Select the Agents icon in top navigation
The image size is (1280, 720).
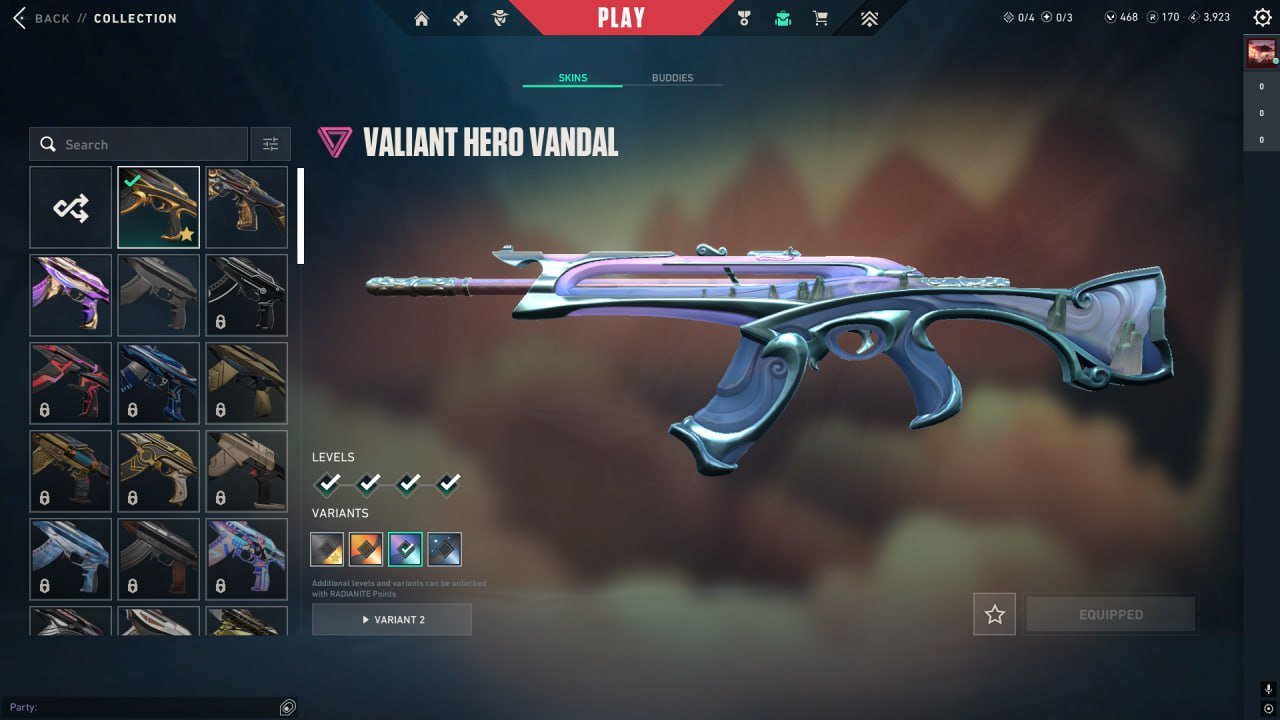(498, 17)
